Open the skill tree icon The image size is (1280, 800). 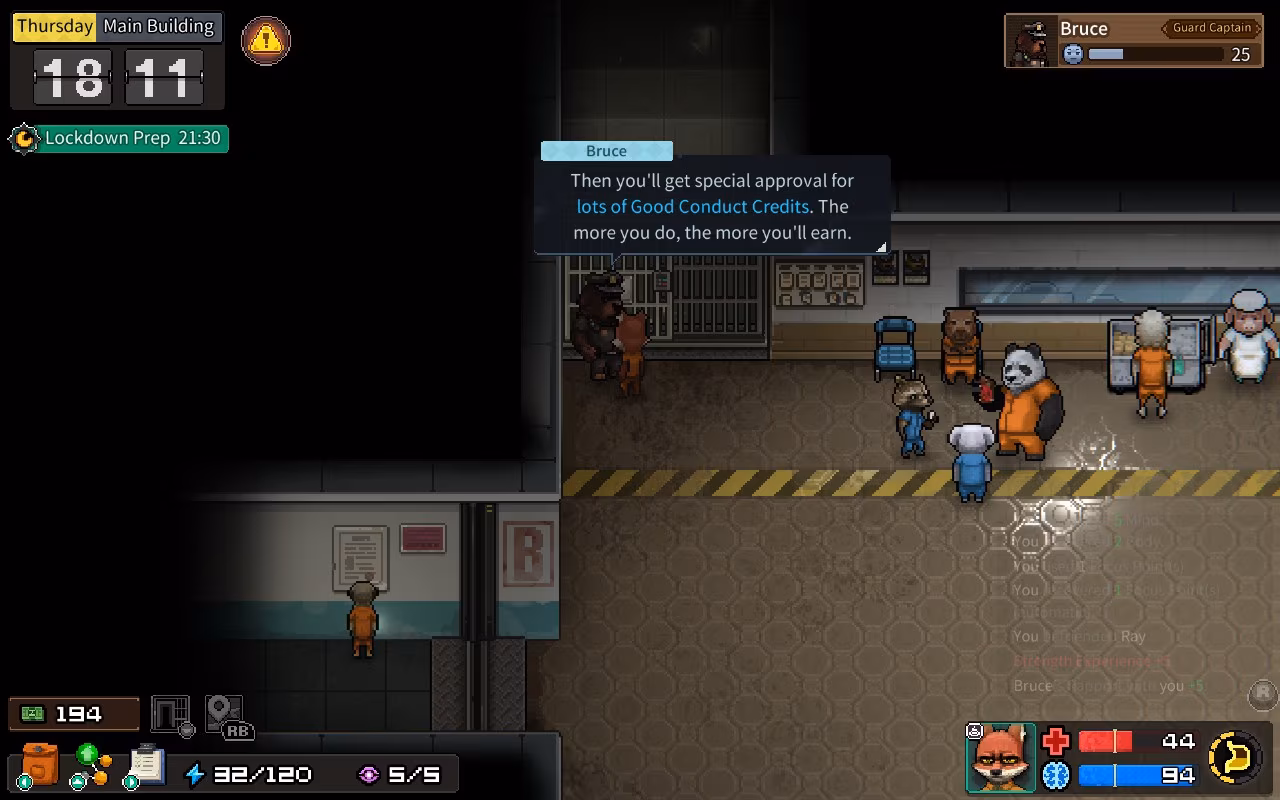[92, 765]
